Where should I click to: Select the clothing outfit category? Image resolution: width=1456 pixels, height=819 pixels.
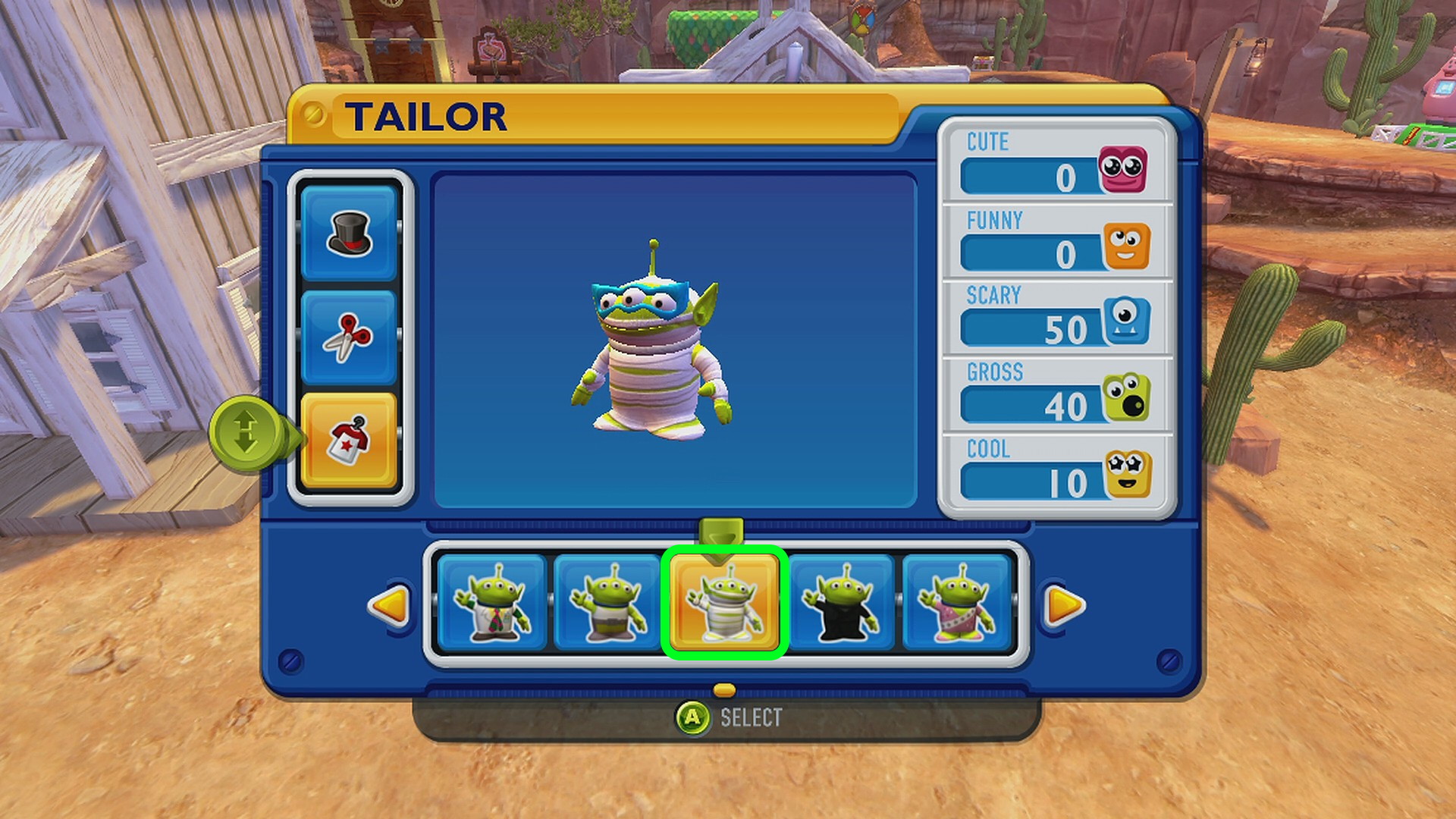click(349, 441)
